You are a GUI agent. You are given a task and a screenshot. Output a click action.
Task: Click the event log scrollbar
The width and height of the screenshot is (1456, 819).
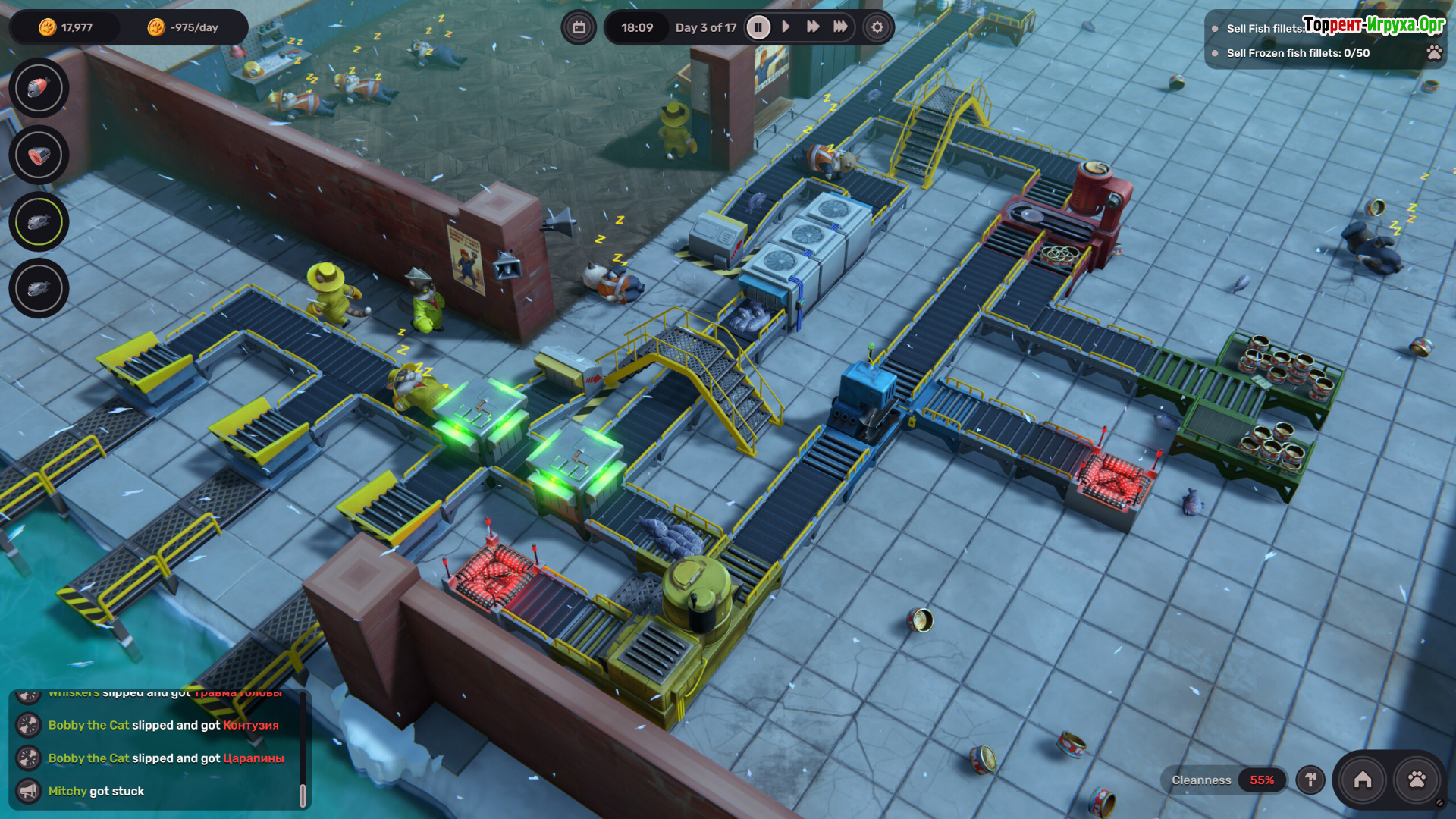(303, 795)
